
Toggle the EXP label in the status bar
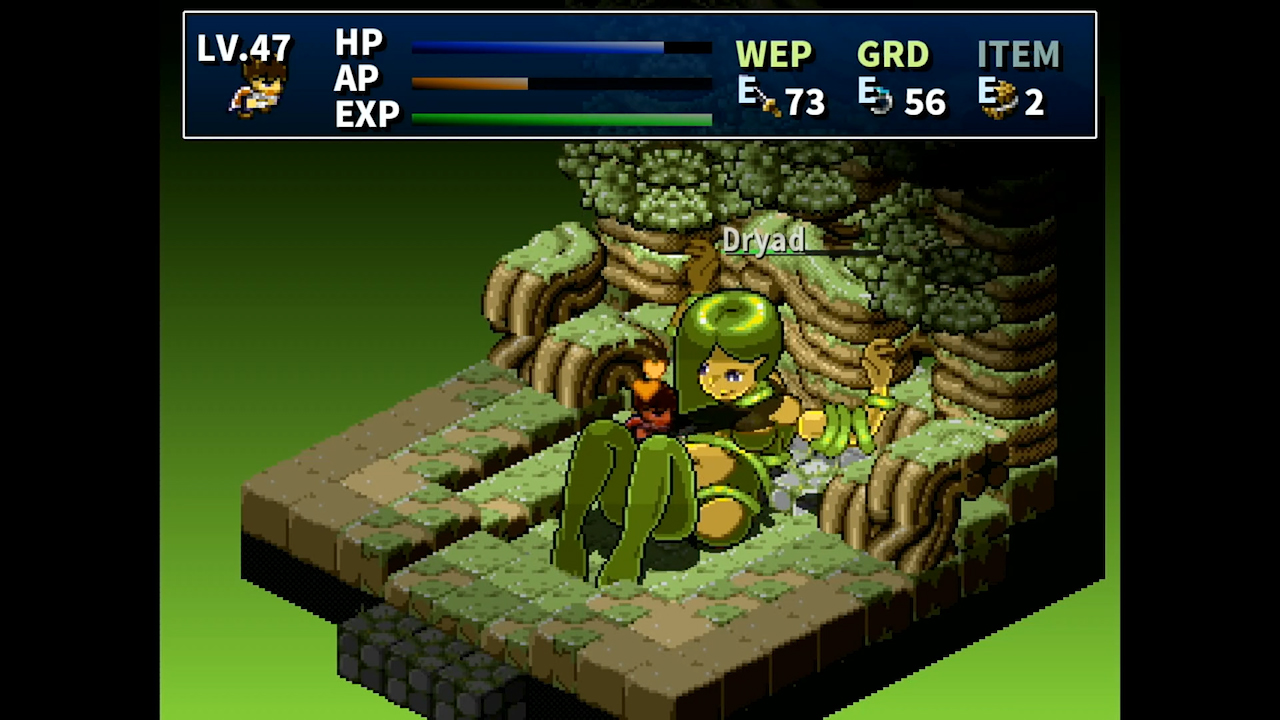tap(367, 115)
